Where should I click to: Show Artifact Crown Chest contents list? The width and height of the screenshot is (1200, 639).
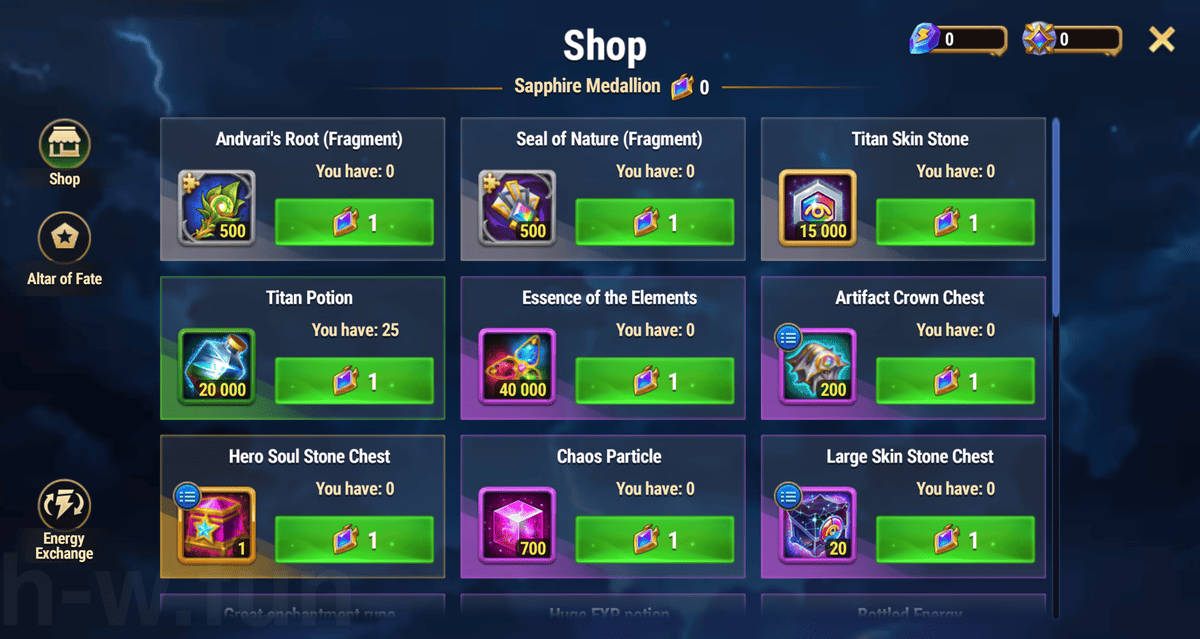(x=788, y=337)
